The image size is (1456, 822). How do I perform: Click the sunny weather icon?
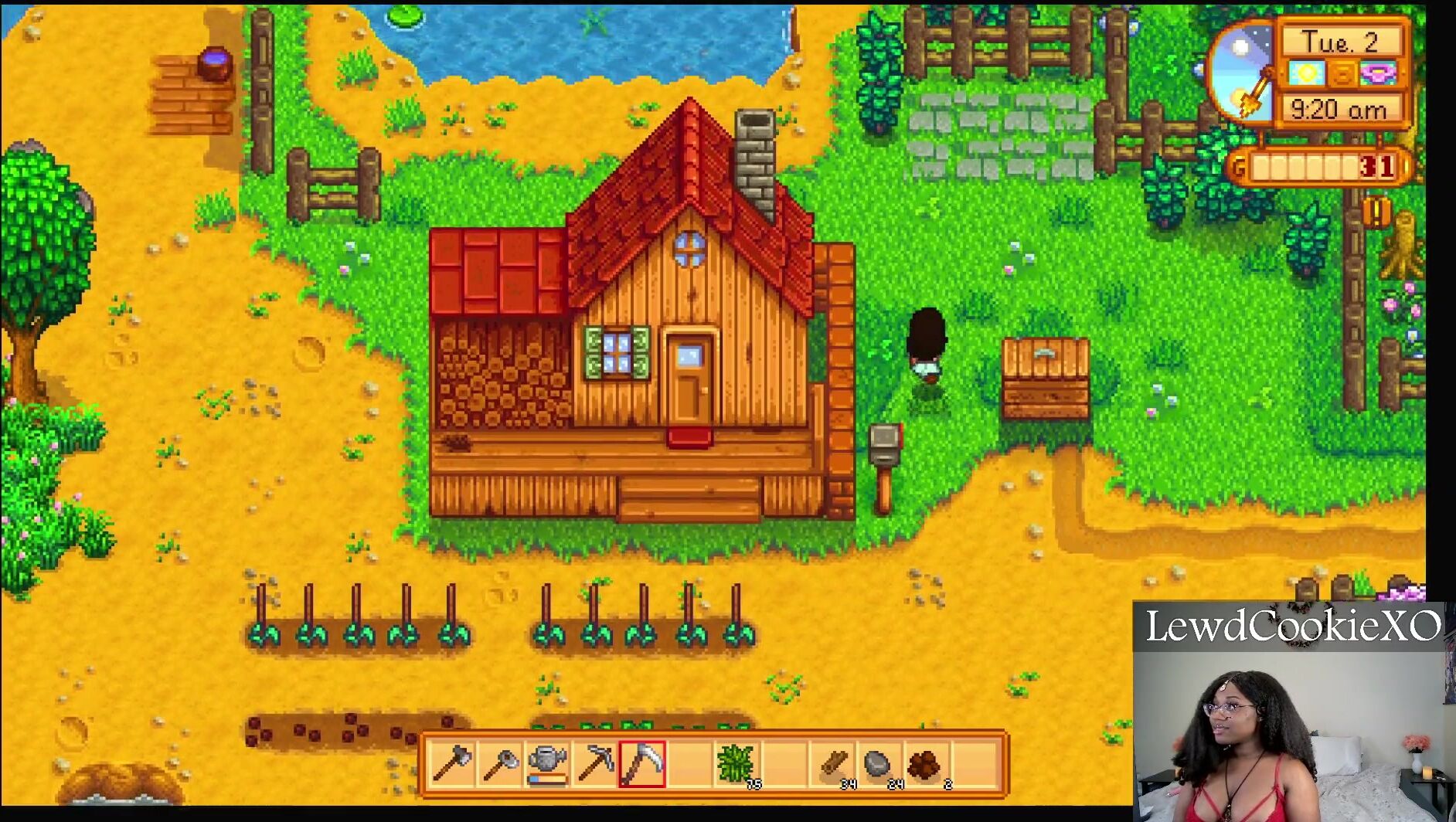point(1308,74)
